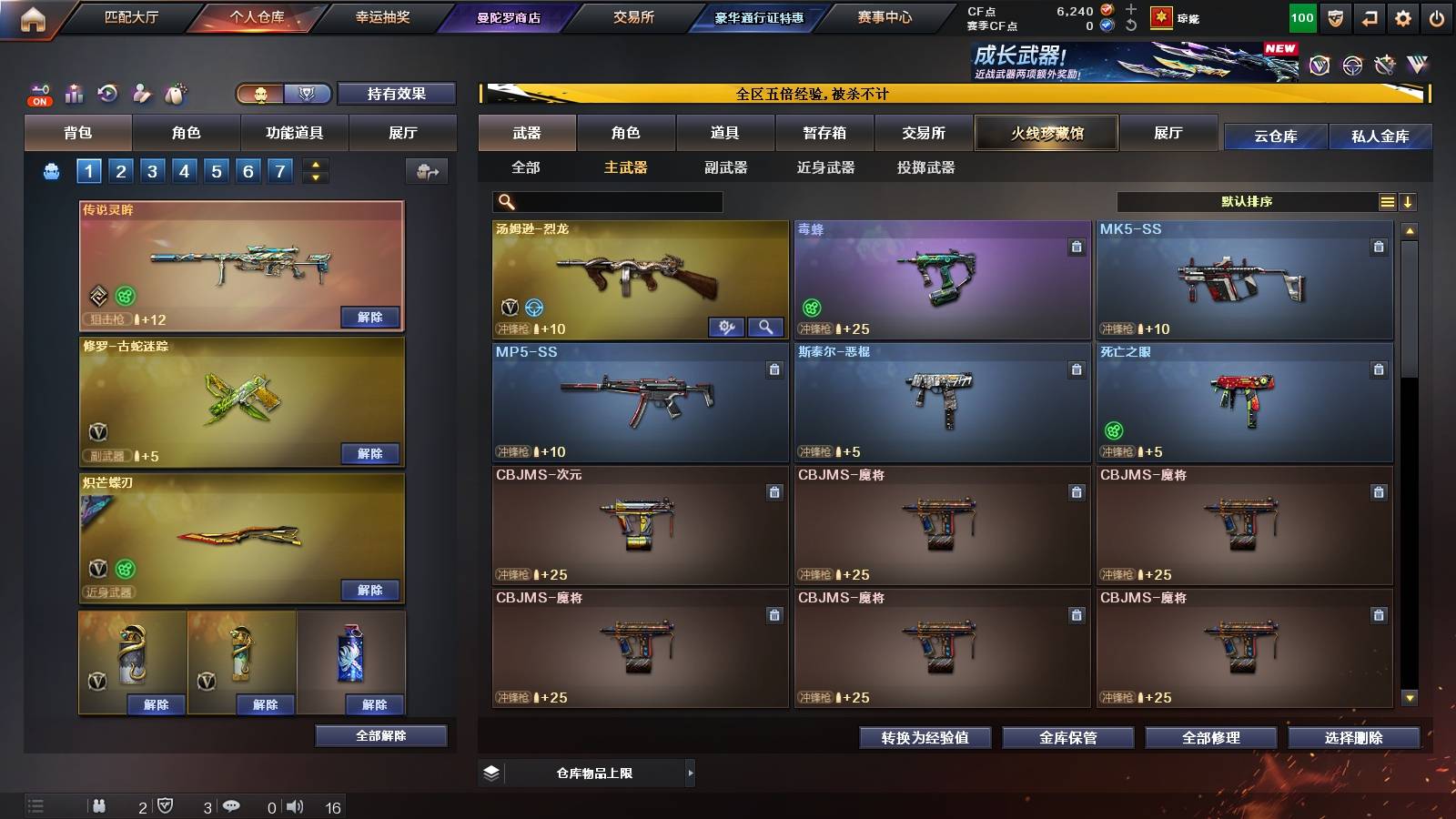
Task: Toggle list view layout icon near 默认排序
Action: click(x=1387, y=201)
